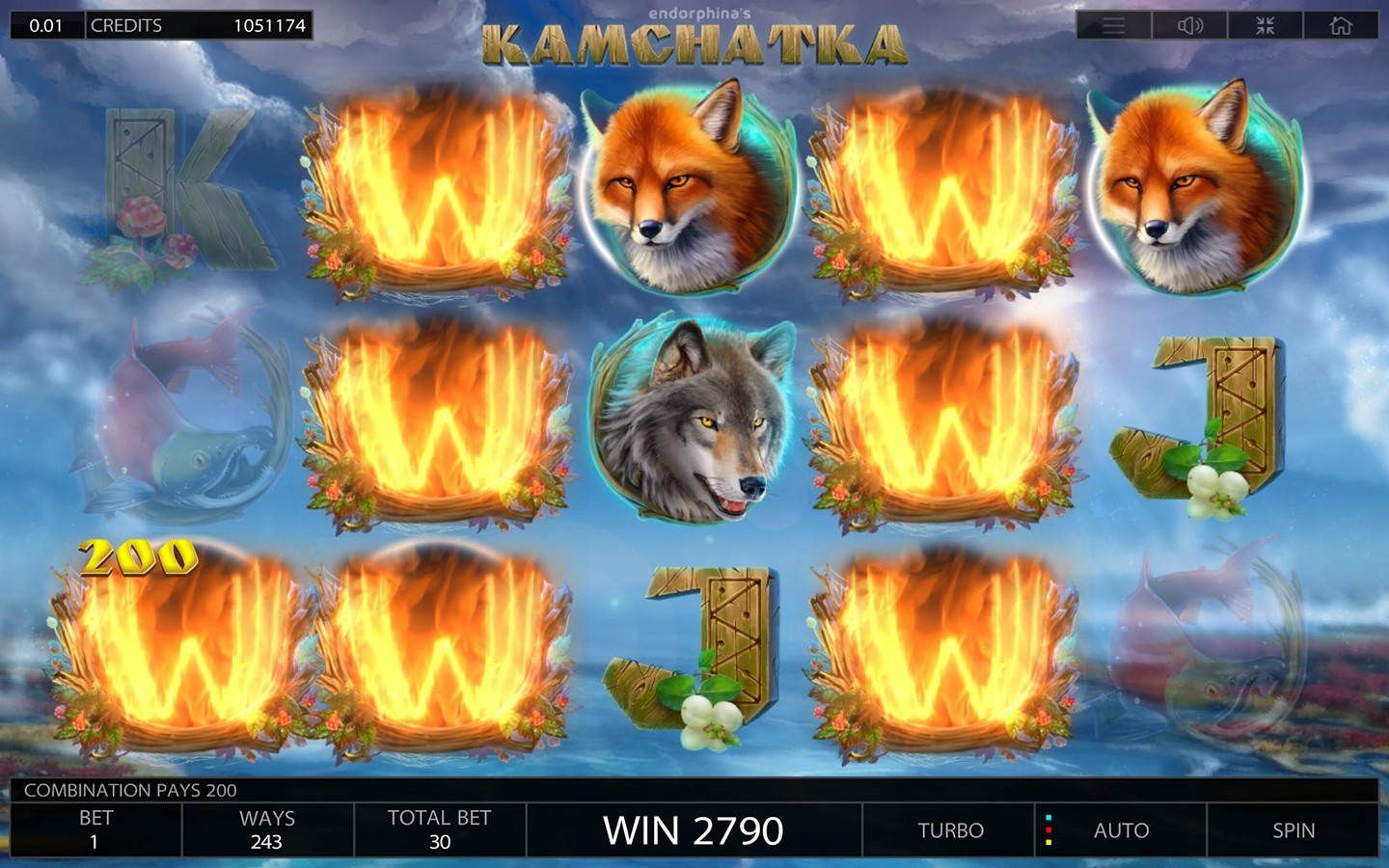1389x868 pixels.
Task: Exit fullscreen with the arrows icon
Action: pos(1266,26)
